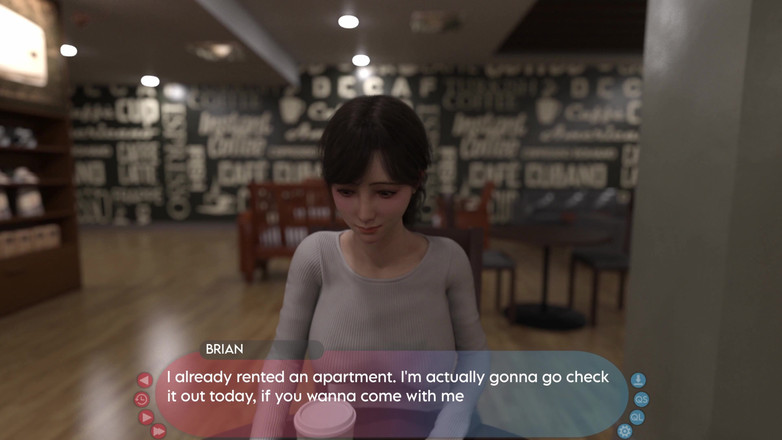Skip dialogue with the fast-forward button

point(158,431)
